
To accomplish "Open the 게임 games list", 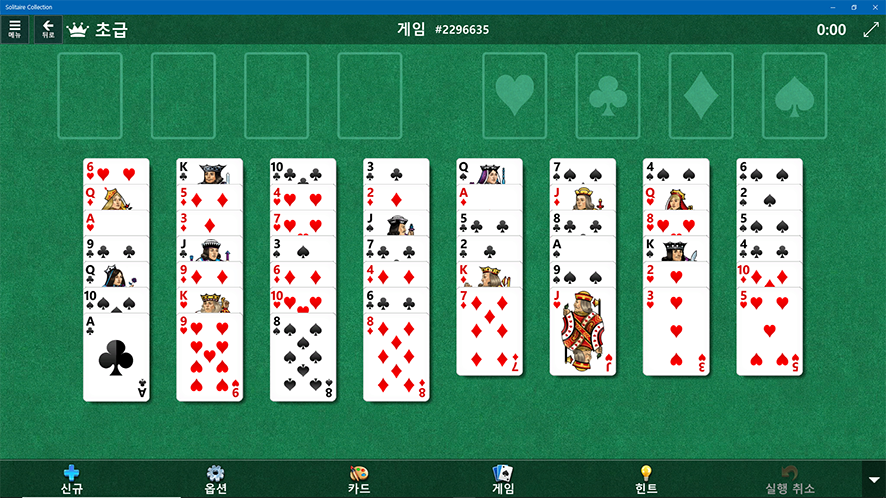I will [x=503, y=479].
